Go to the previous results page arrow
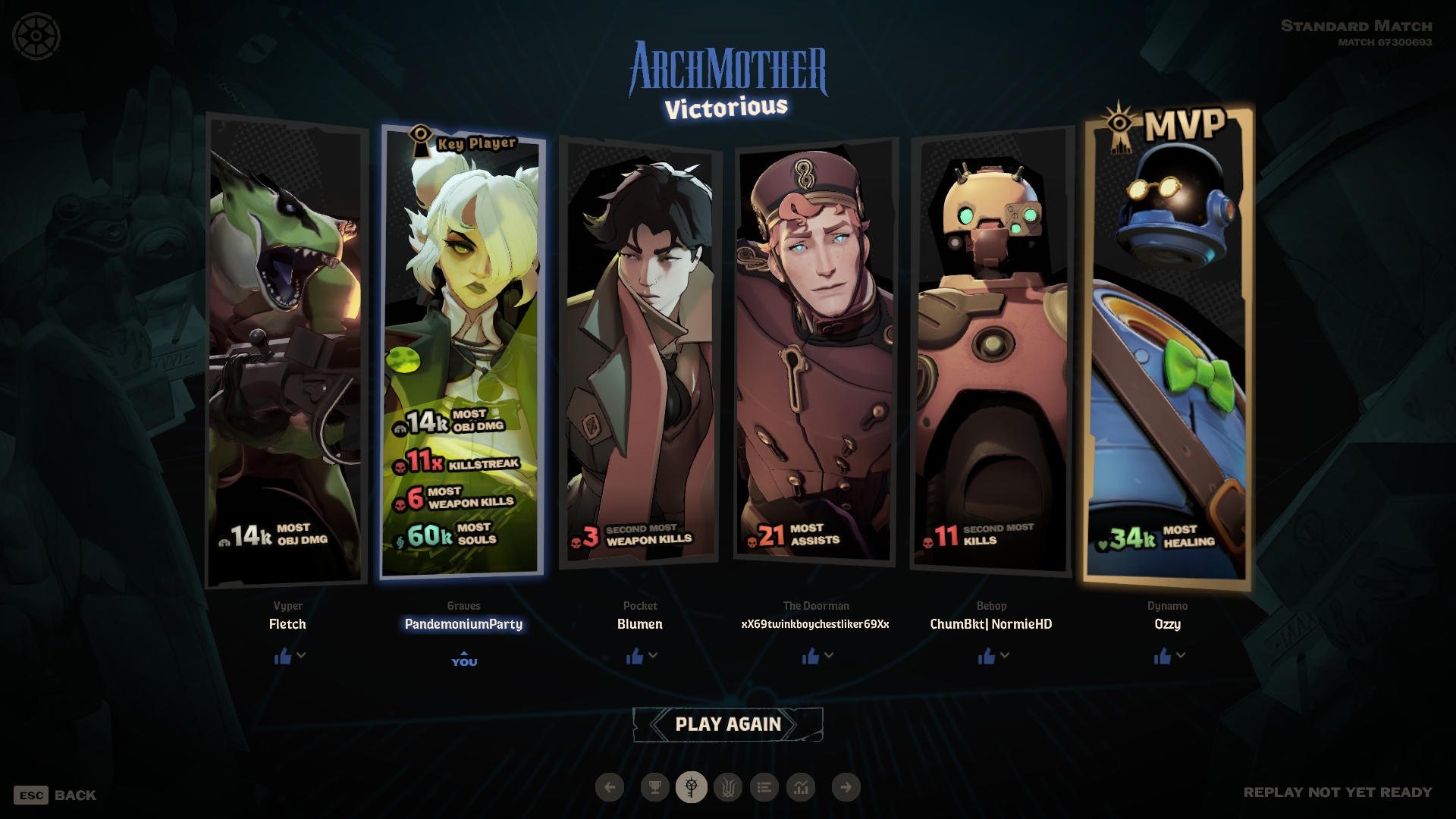 tap(610, 787)
